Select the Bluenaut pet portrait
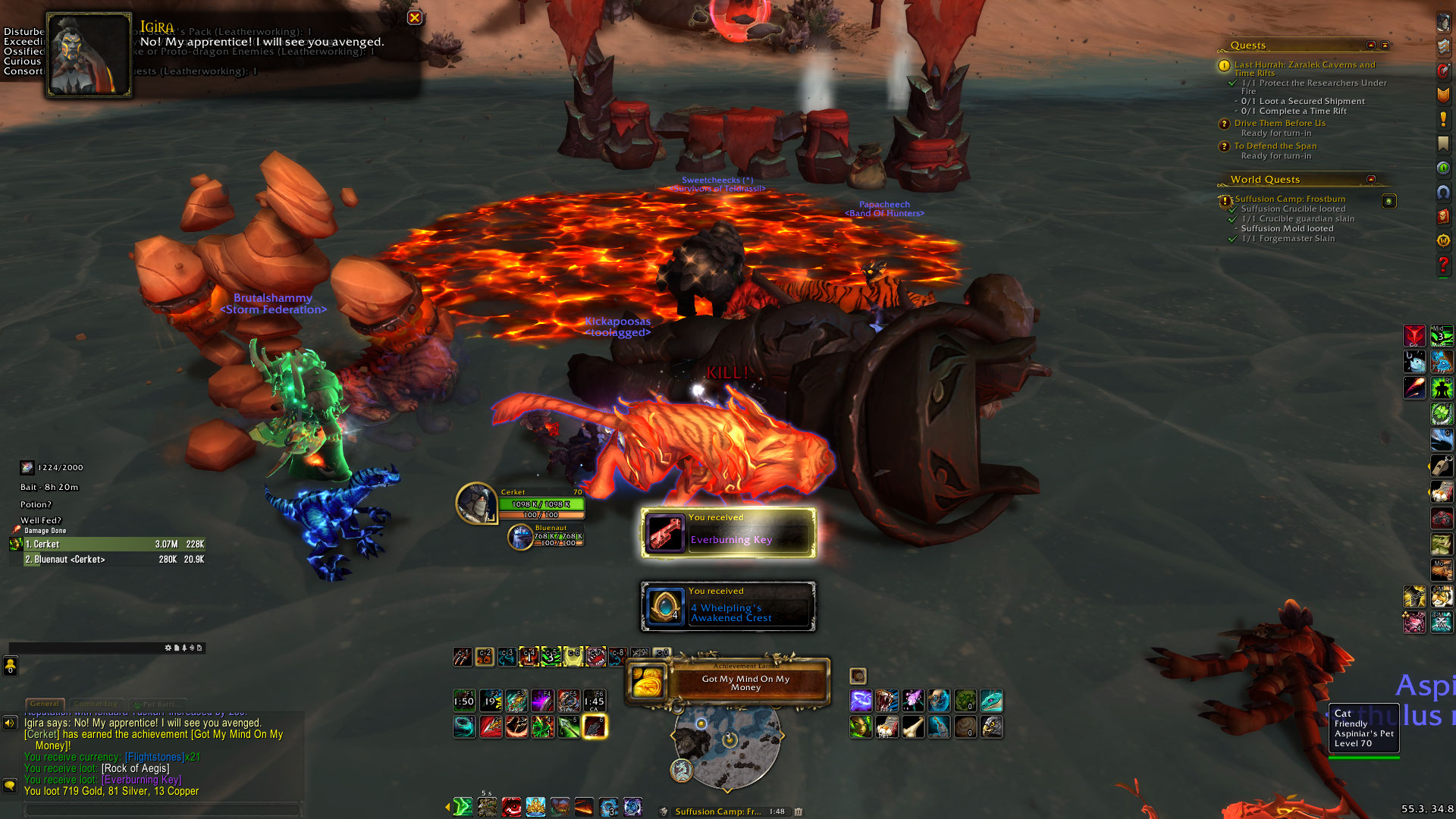1456x819 pixels. coord(520,536)
